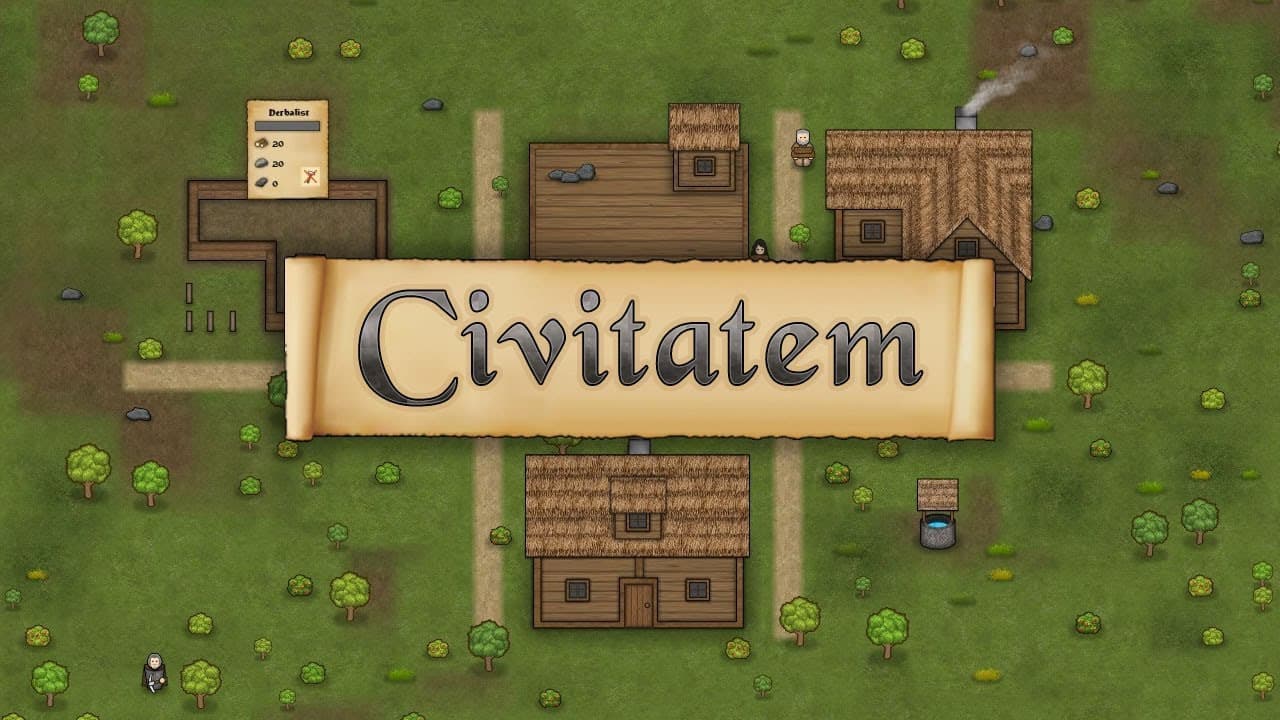
Task: Click the Herbalist construction progress bar
Action: (x=288, y=126)
